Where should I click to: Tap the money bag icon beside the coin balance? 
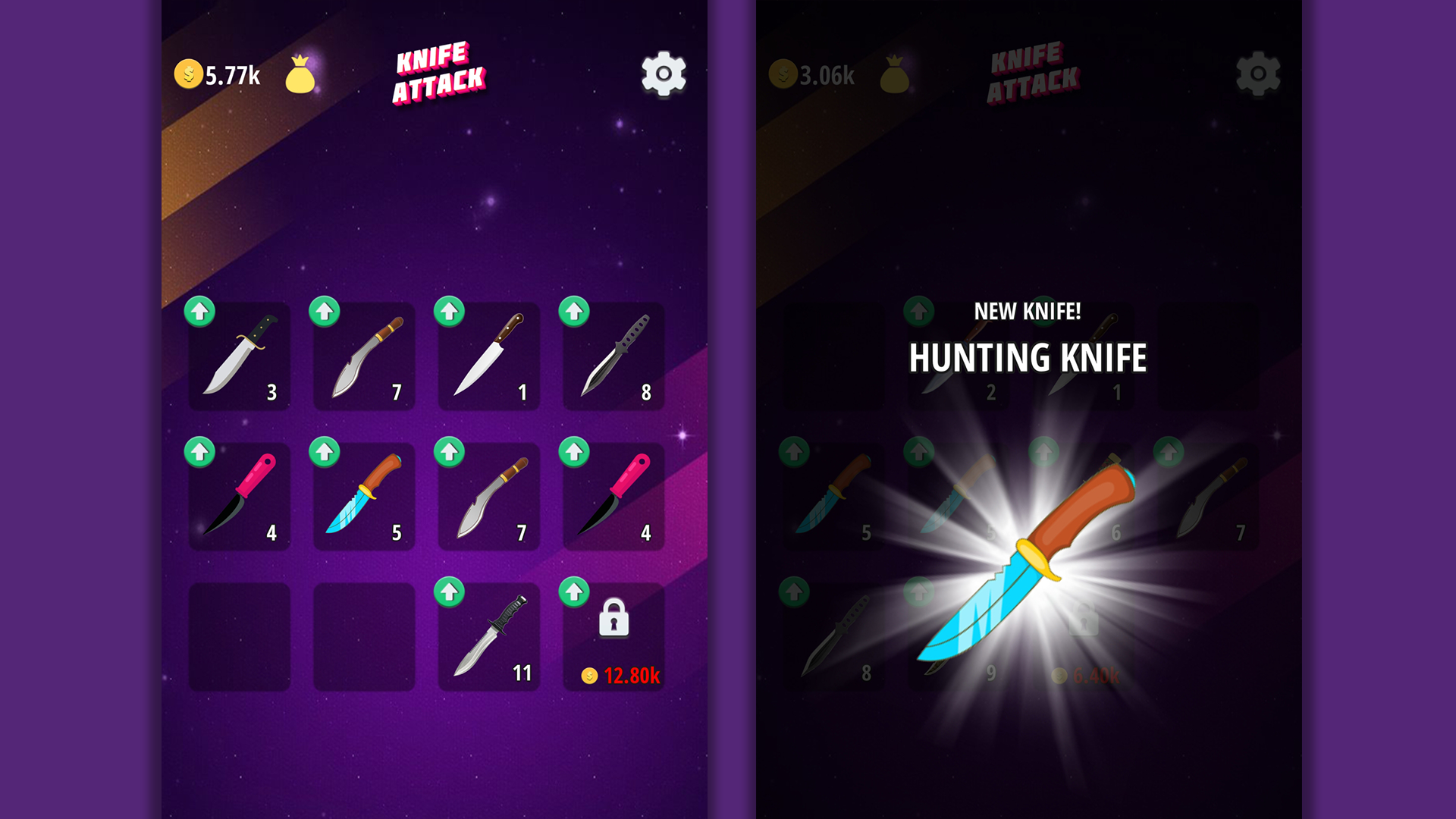tap(301, 74)
